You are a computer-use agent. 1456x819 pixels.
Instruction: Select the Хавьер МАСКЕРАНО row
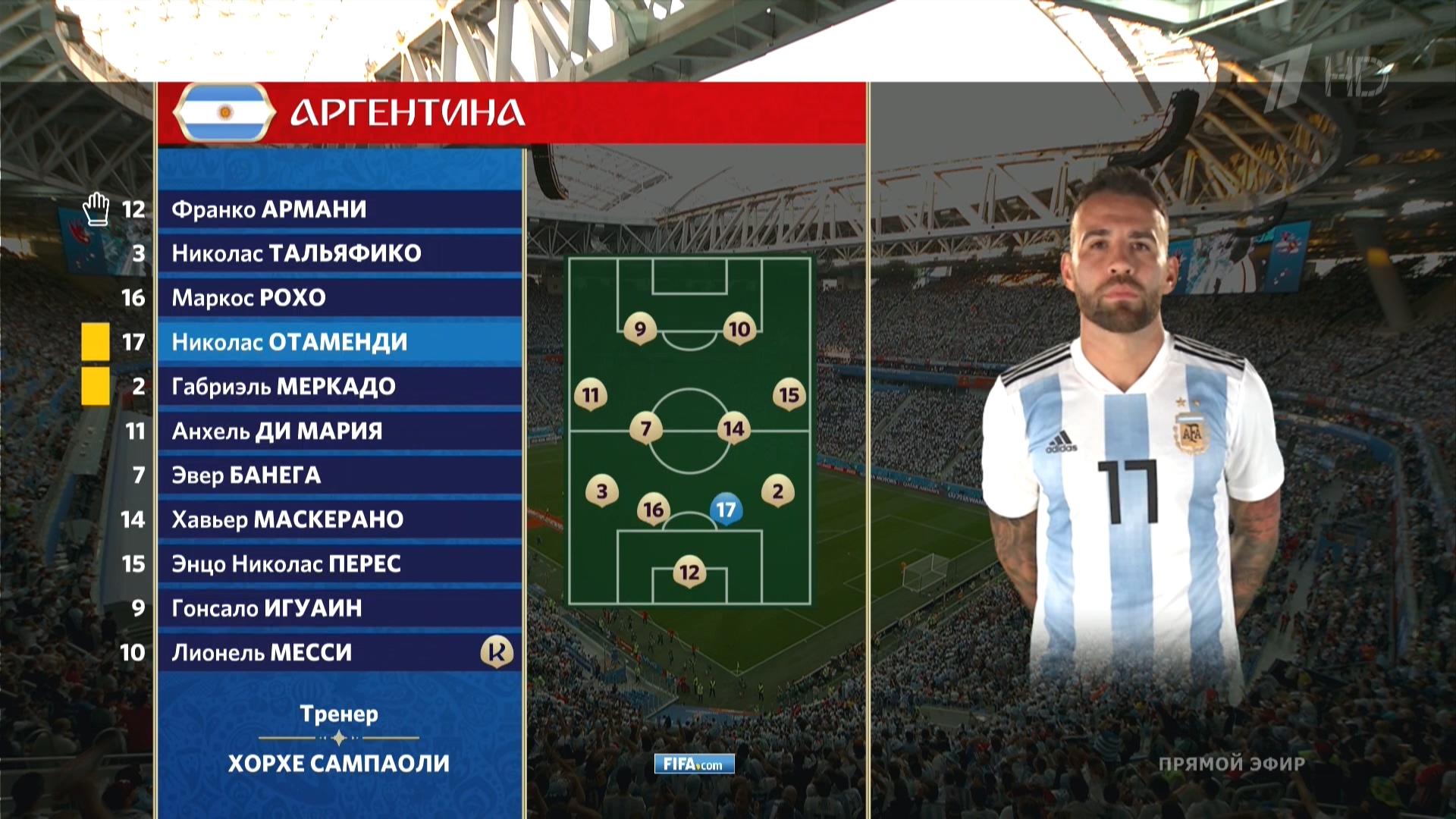click(x=340, y=519)
